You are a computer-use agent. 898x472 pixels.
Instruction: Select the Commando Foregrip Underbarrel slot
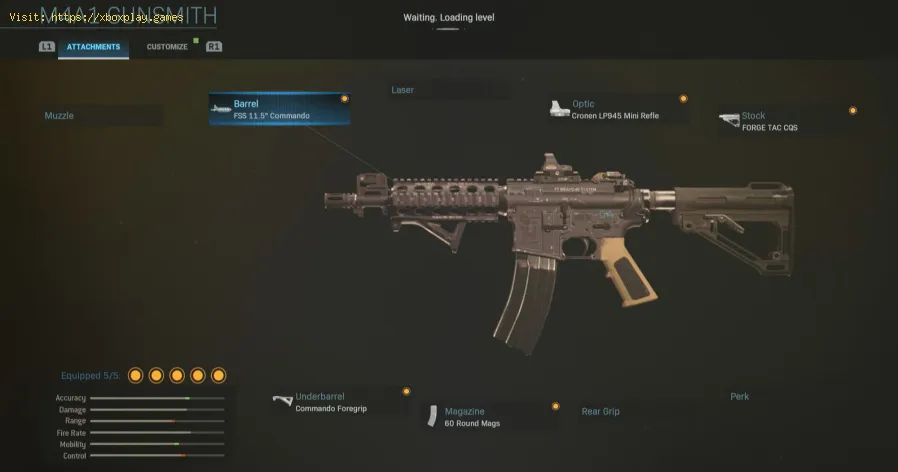(x=339, y=402)
